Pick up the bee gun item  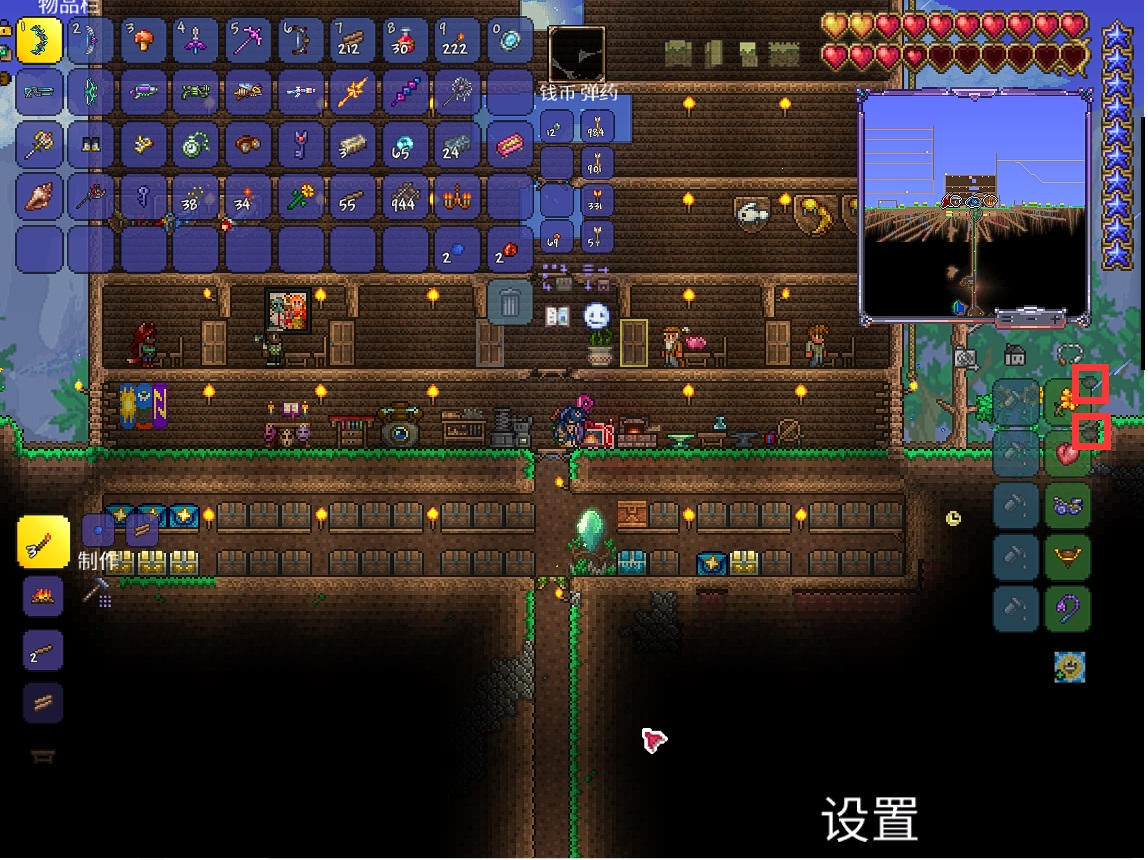pyautogui.click(x=249, y=93)
